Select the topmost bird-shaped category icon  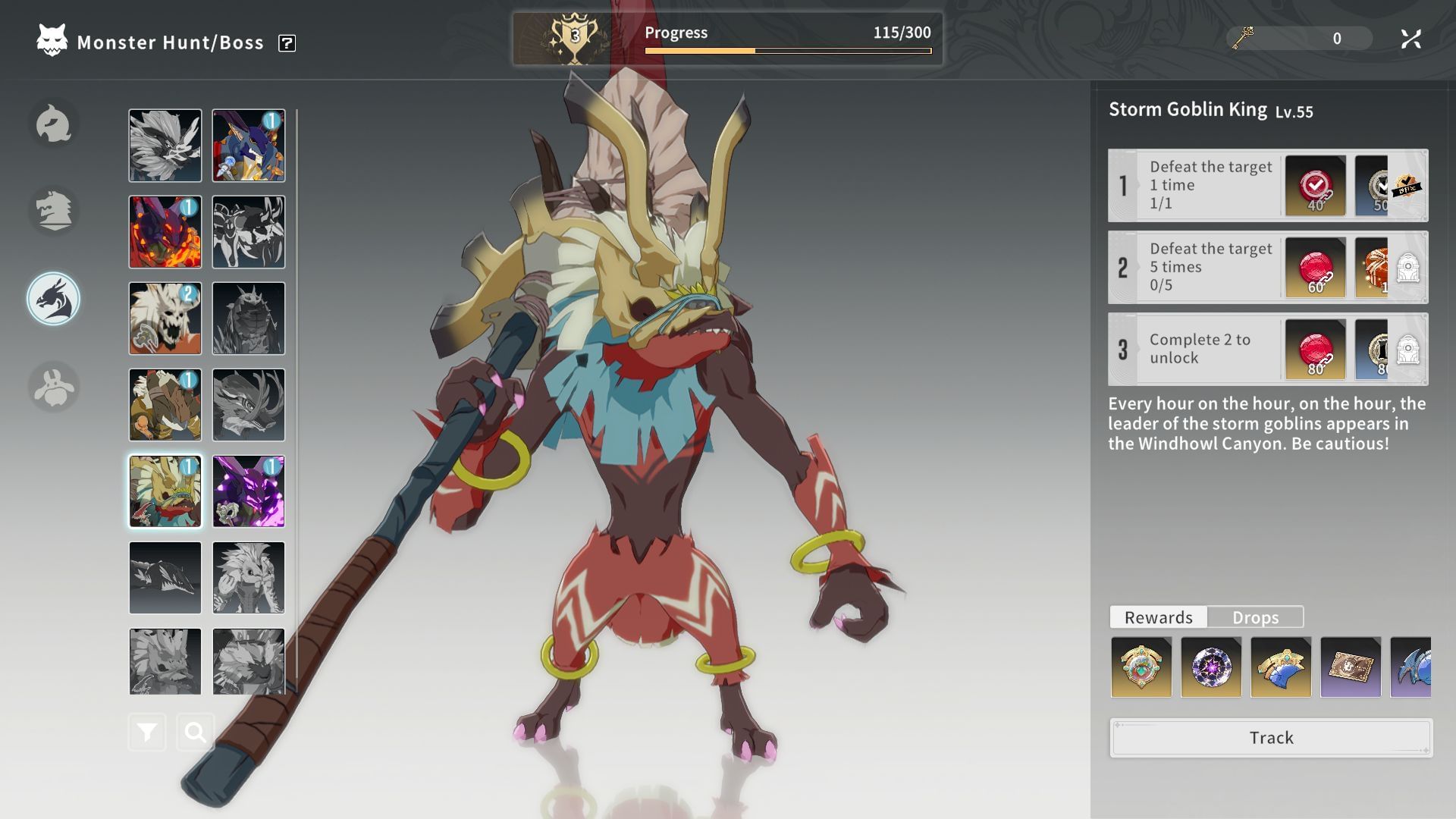coord(54,124)
